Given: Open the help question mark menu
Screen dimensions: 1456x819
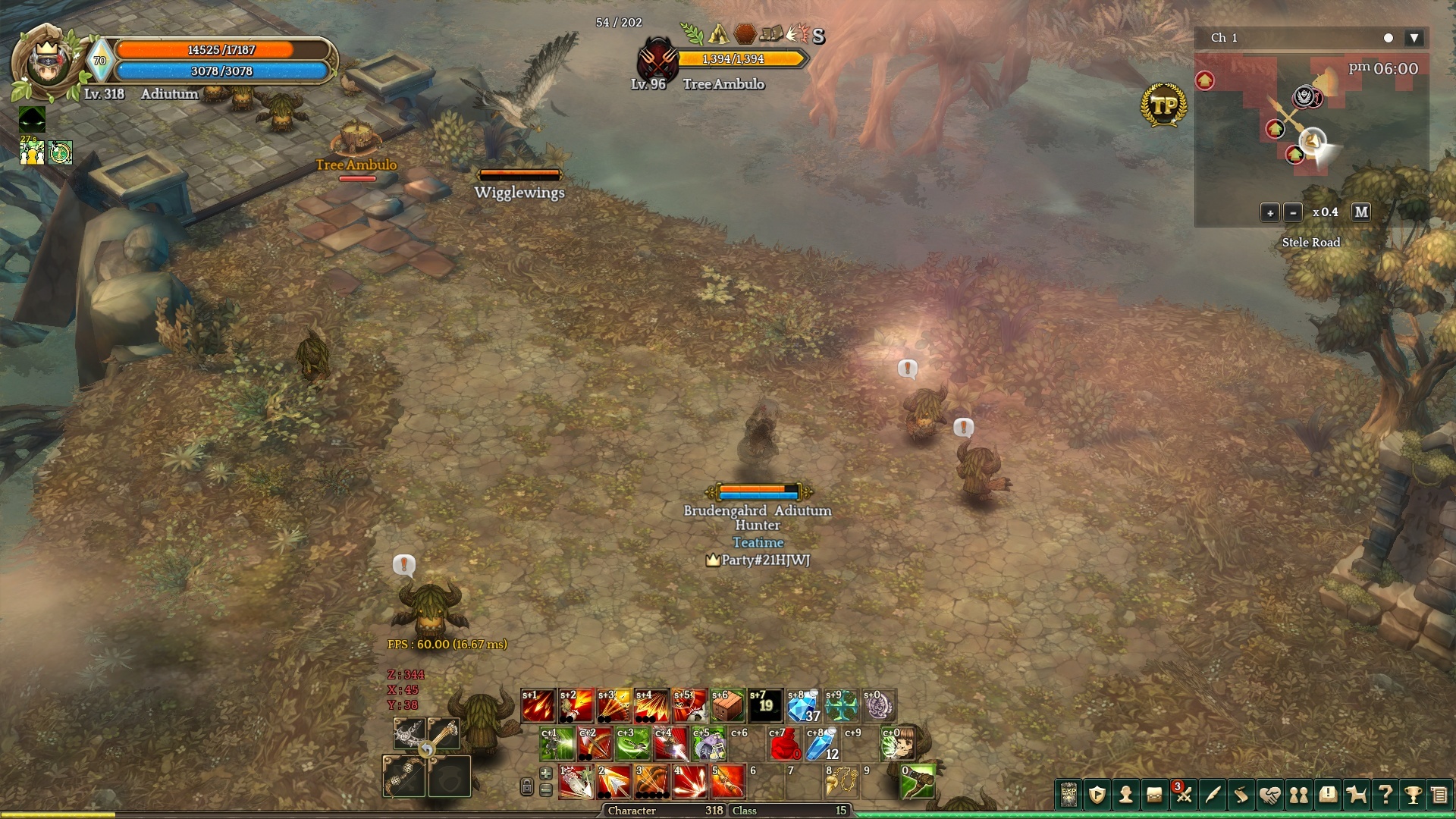Looking at the screenshot, I should (1385, 795).
